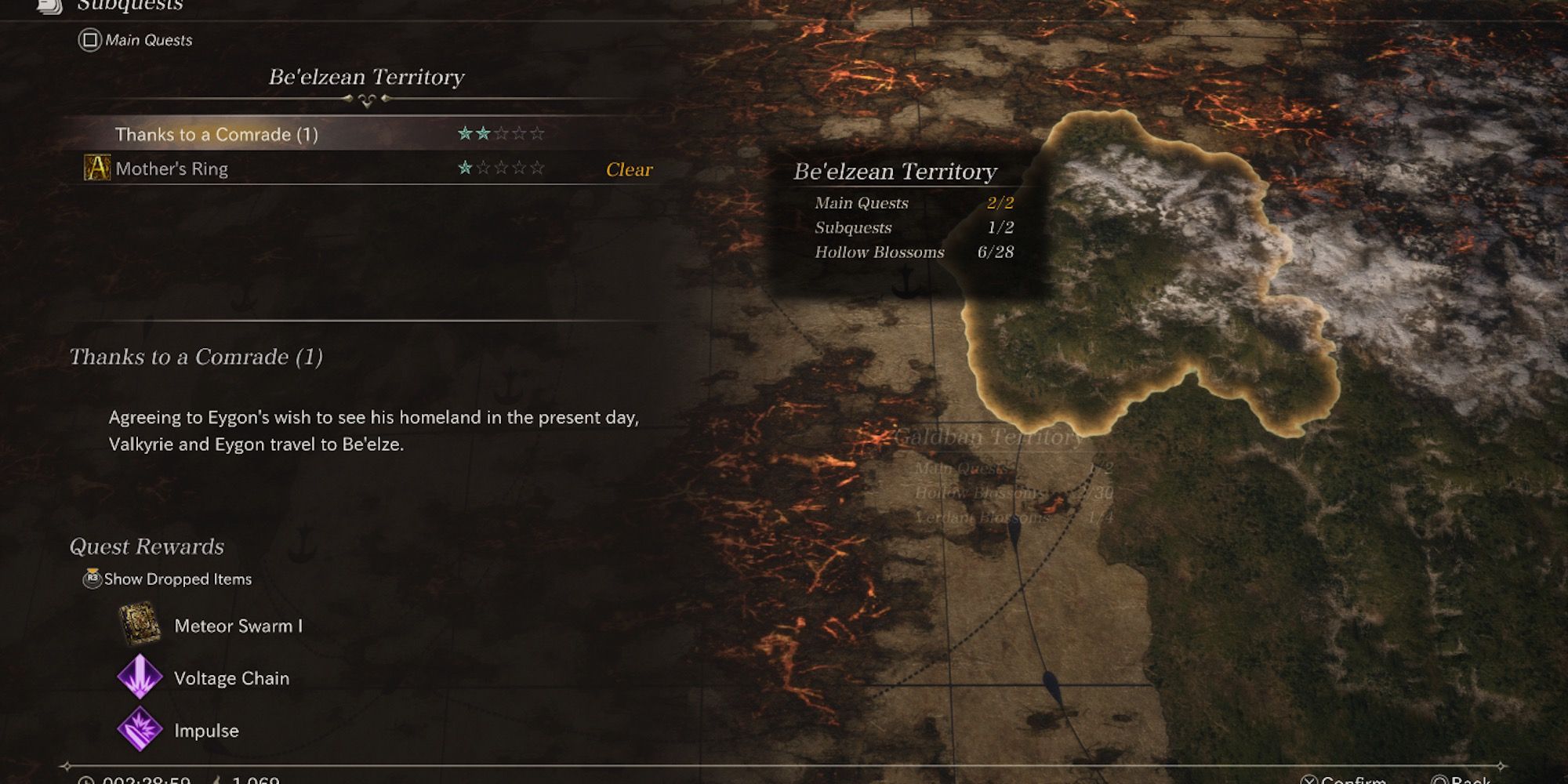Click the second star in Thanks to a Comrade rating

[482, 134]
